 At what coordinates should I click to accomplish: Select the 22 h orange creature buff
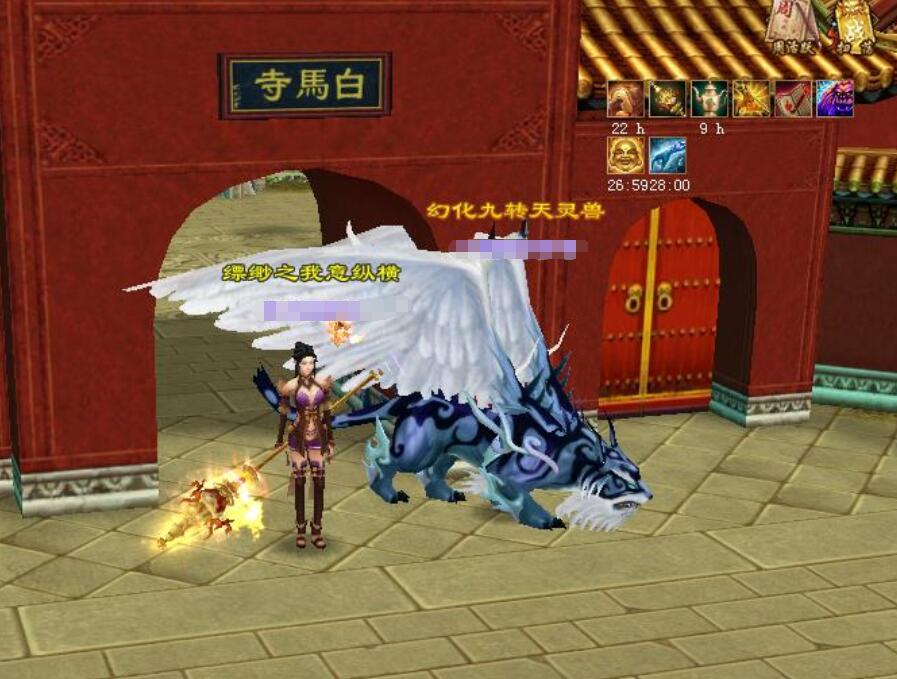626,99
